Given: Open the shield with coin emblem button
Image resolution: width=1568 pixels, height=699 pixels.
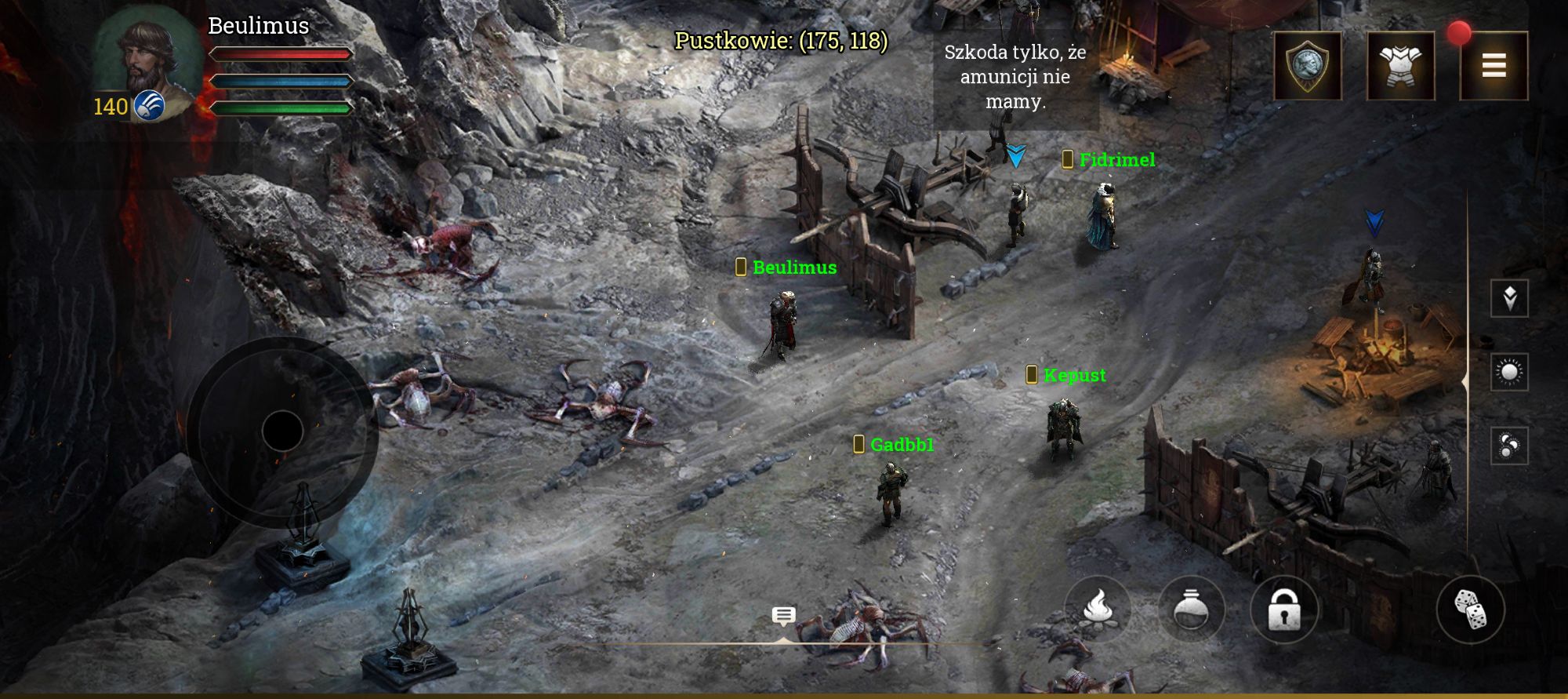Looking at the screenshot, I should [1307, 66].
